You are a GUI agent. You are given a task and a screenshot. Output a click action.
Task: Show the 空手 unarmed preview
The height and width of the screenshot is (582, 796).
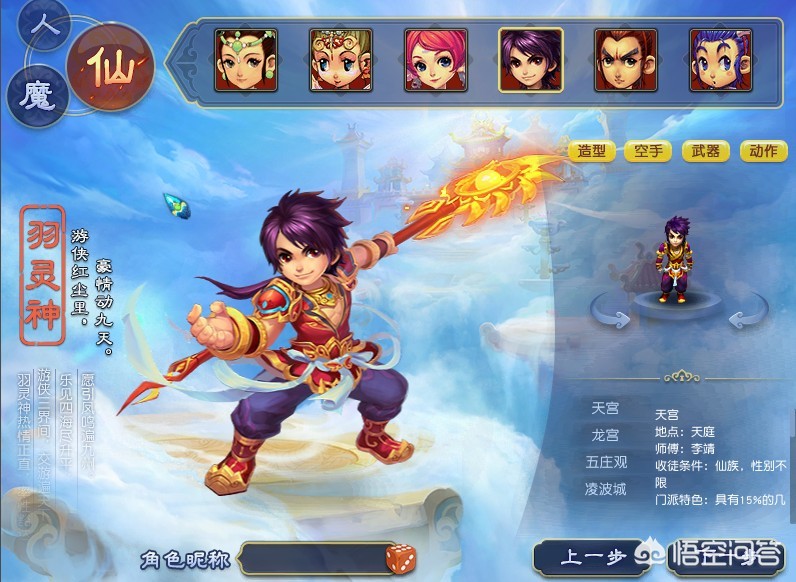click(x=649, y=152)
